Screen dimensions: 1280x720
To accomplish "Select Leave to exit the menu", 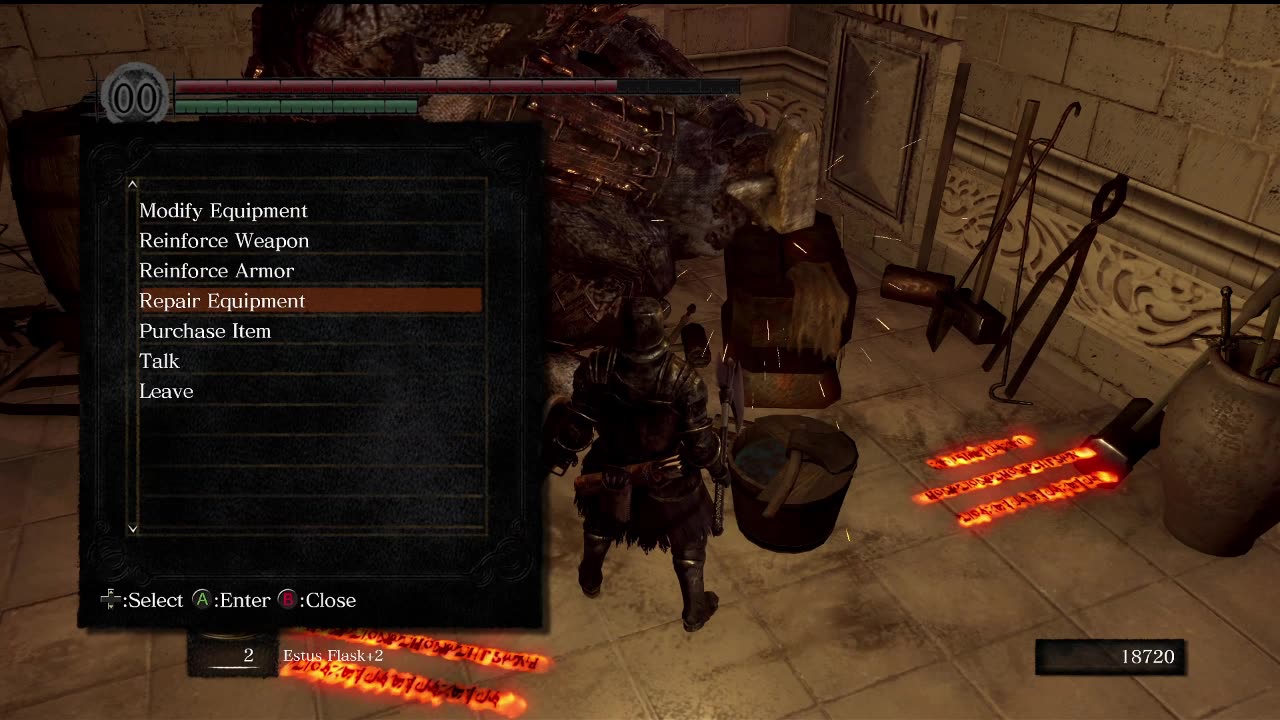I will pyautogui.click(x=166, y=391).
